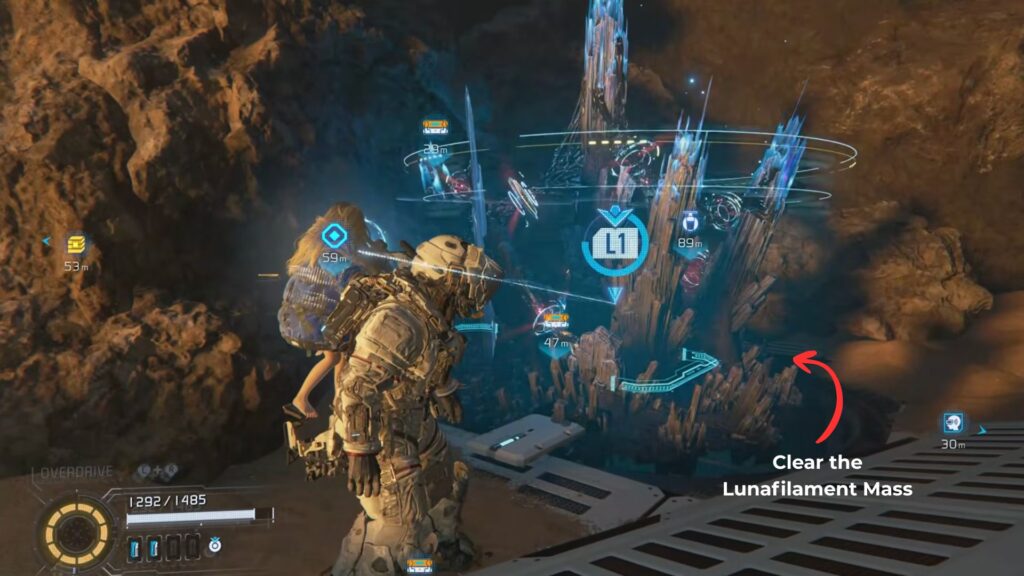Click the blue head-icon waypoint at 30m
This screenshot has width=1024, height=576.
[x=952, y=423]
